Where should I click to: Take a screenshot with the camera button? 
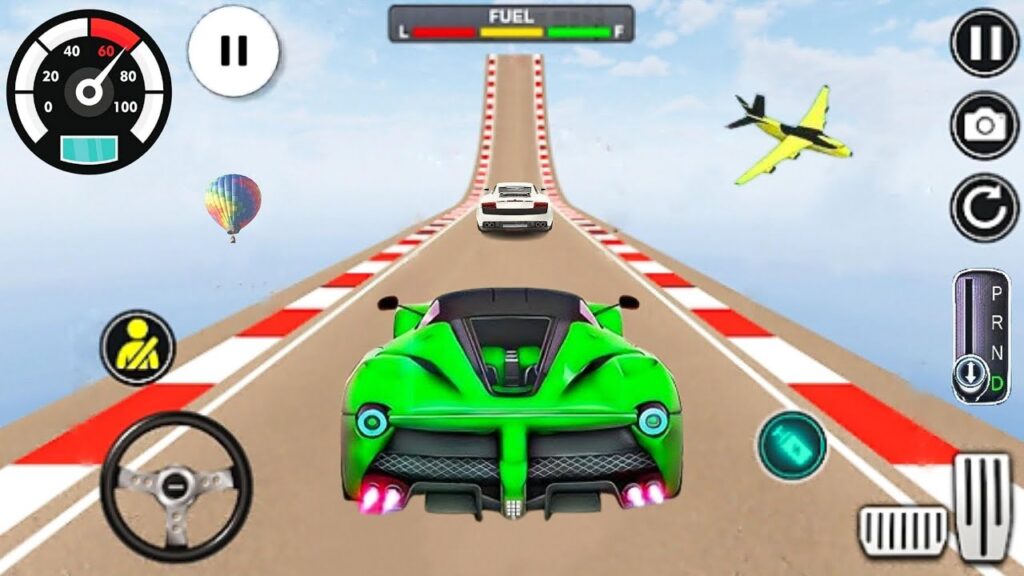[x=984, y=125]
